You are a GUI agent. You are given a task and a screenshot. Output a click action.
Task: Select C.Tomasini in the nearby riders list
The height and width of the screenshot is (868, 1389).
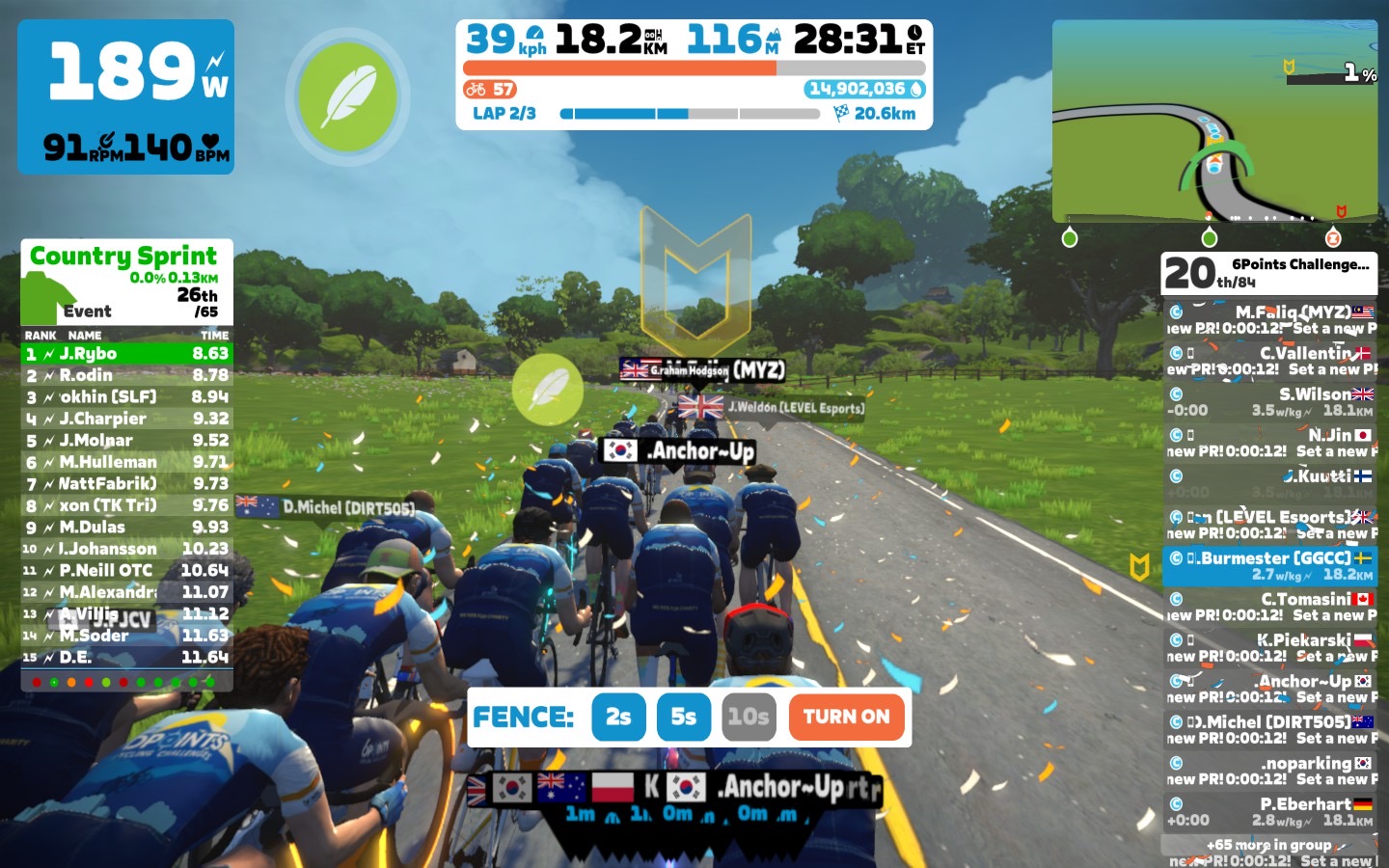tap(1269, 607)
